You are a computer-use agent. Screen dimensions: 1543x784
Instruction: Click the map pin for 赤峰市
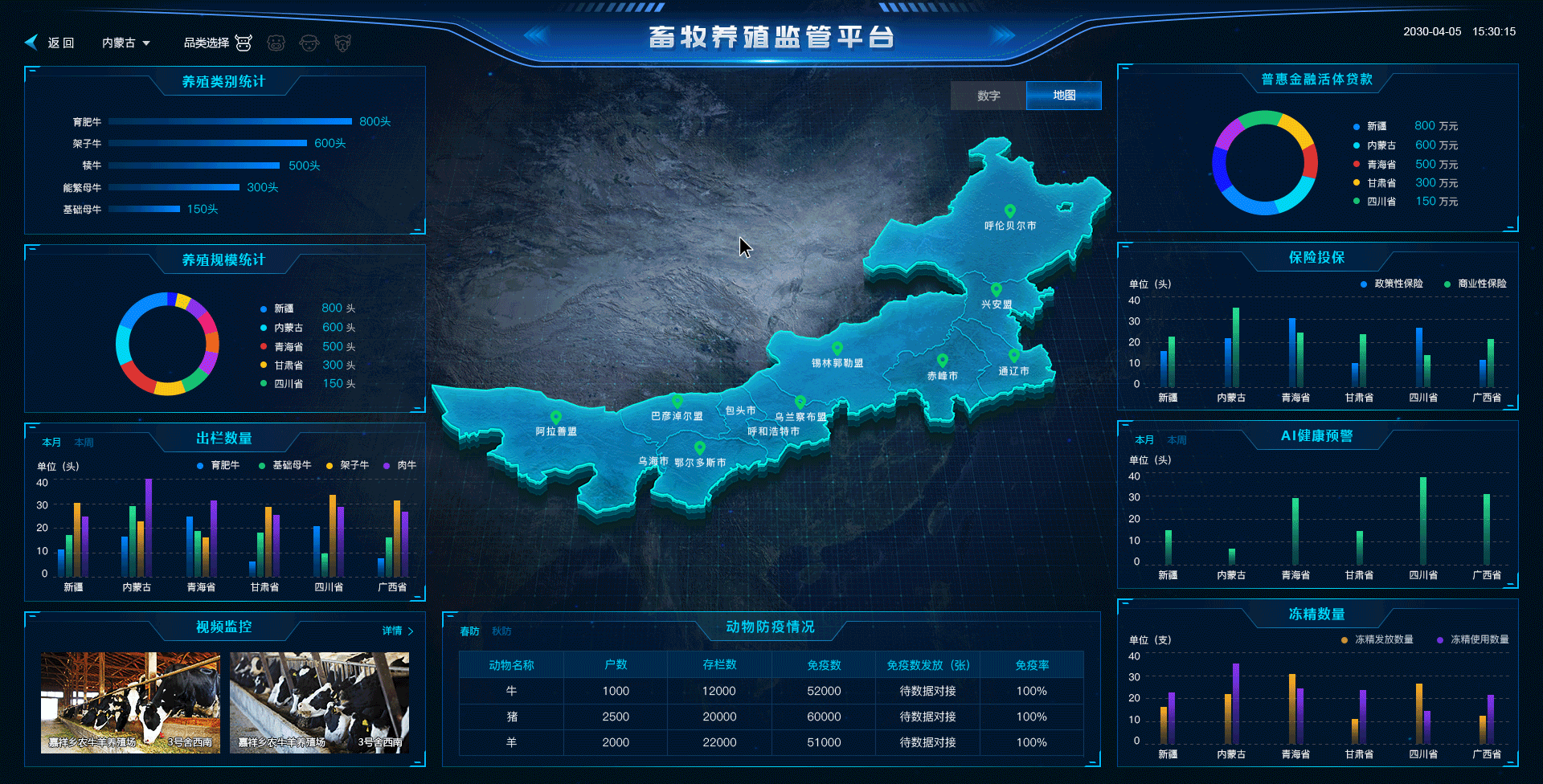click(x=942, y=360)
